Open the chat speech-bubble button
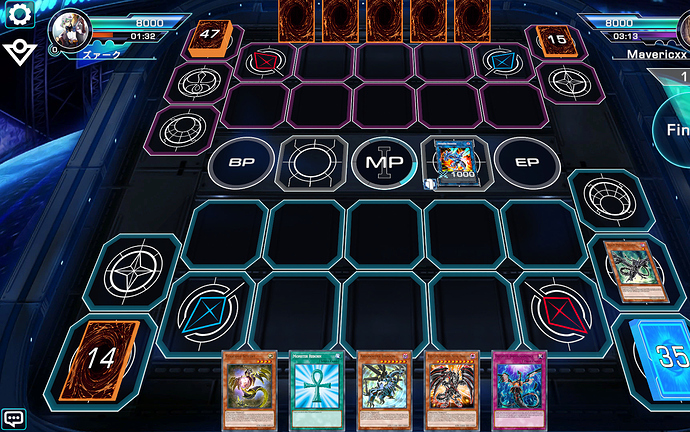The width and height of the screenshot is (690, 432). pyautogui.click(x=14, y=418)
